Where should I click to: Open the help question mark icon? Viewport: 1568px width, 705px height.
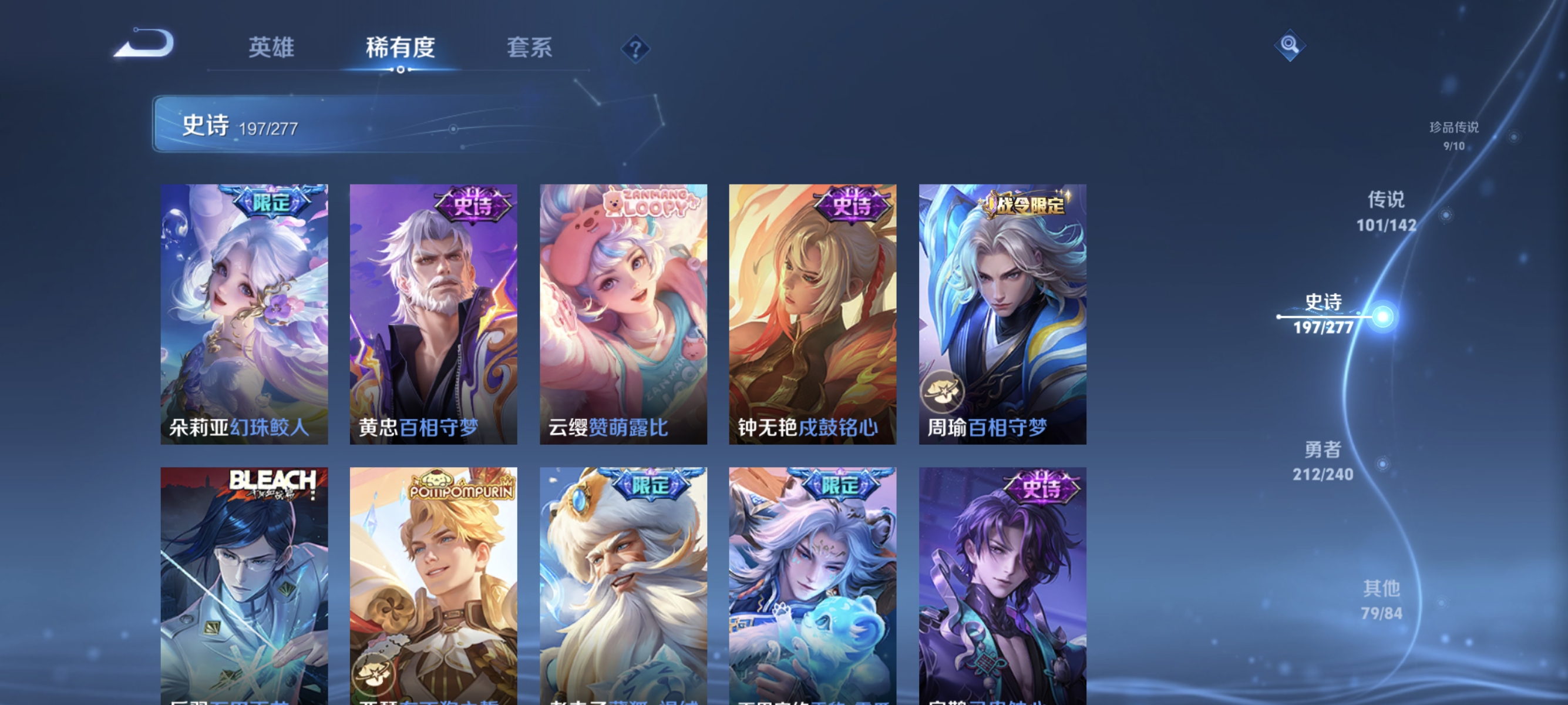coord(635,50)
